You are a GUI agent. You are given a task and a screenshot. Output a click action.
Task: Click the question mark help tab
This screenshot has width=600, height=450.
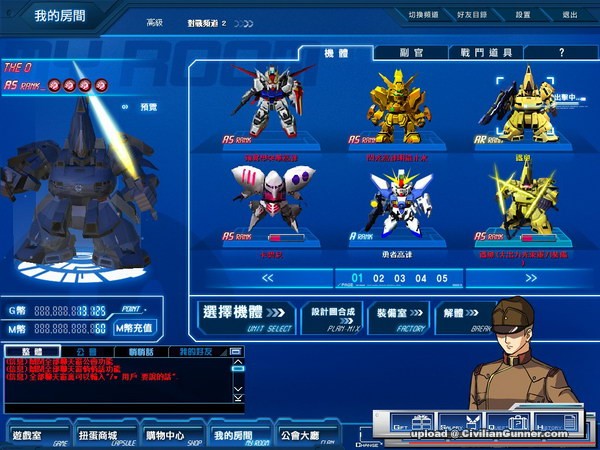coord(561,52)
